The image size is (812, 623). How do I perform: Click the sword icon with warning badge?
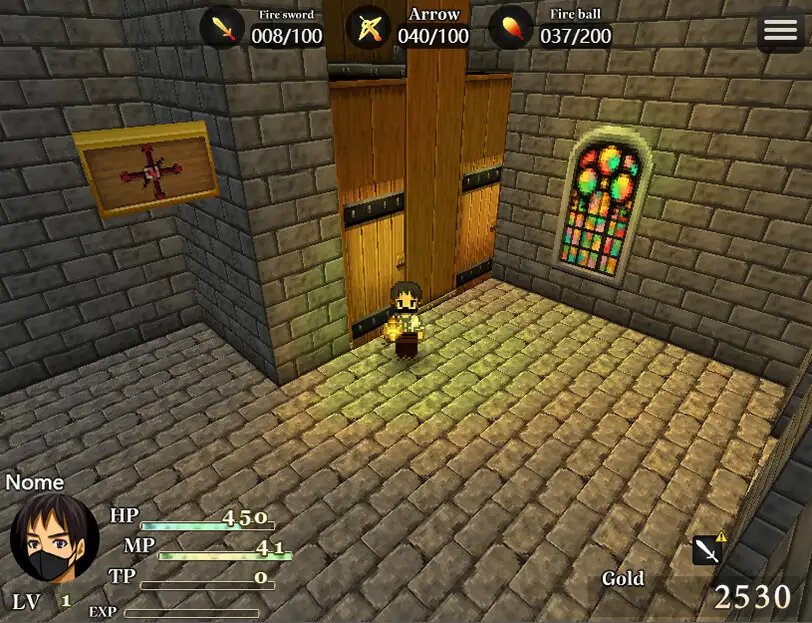pyautogui.click(x=708, y=549)
